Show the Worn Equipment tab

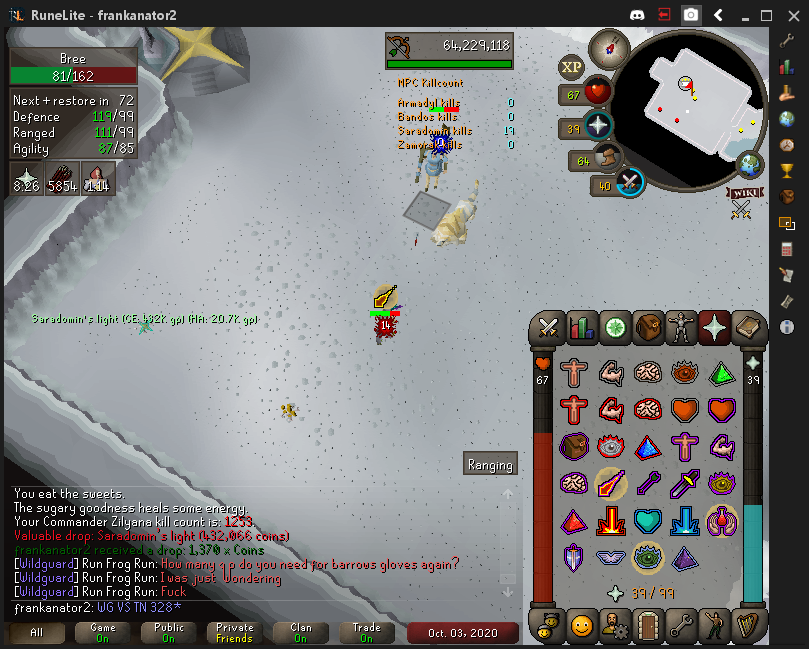tap(682, 327)
